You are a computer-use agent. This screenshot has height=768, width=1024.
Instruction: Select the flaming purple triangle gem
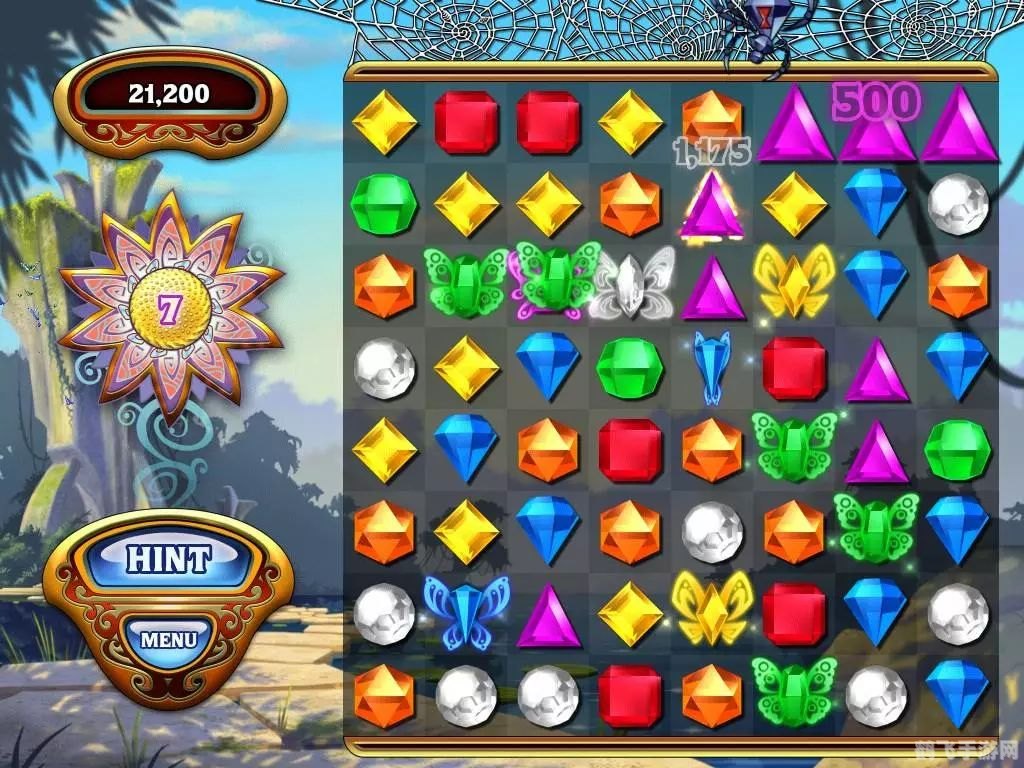[712, 204]
